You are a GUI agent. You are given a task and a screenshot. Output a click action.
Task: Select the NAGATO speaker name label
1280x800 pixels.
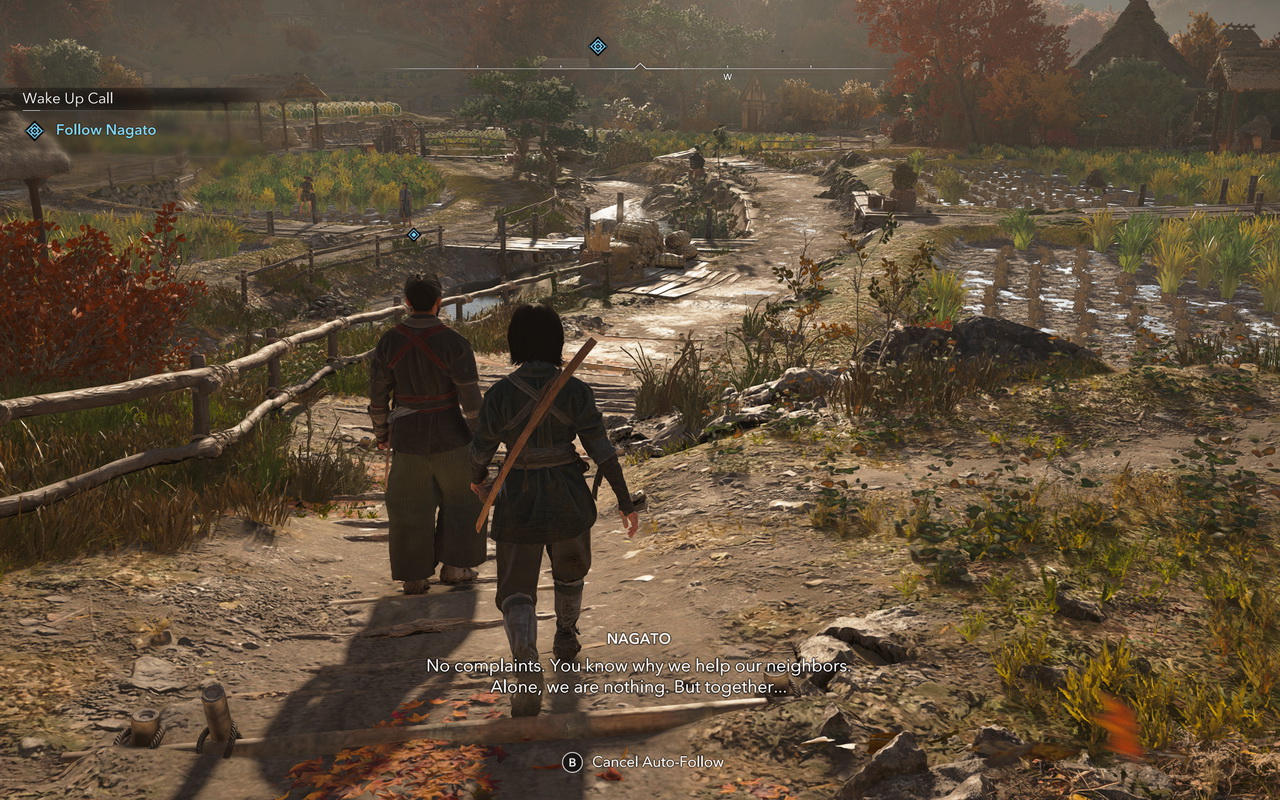[641, 638]
